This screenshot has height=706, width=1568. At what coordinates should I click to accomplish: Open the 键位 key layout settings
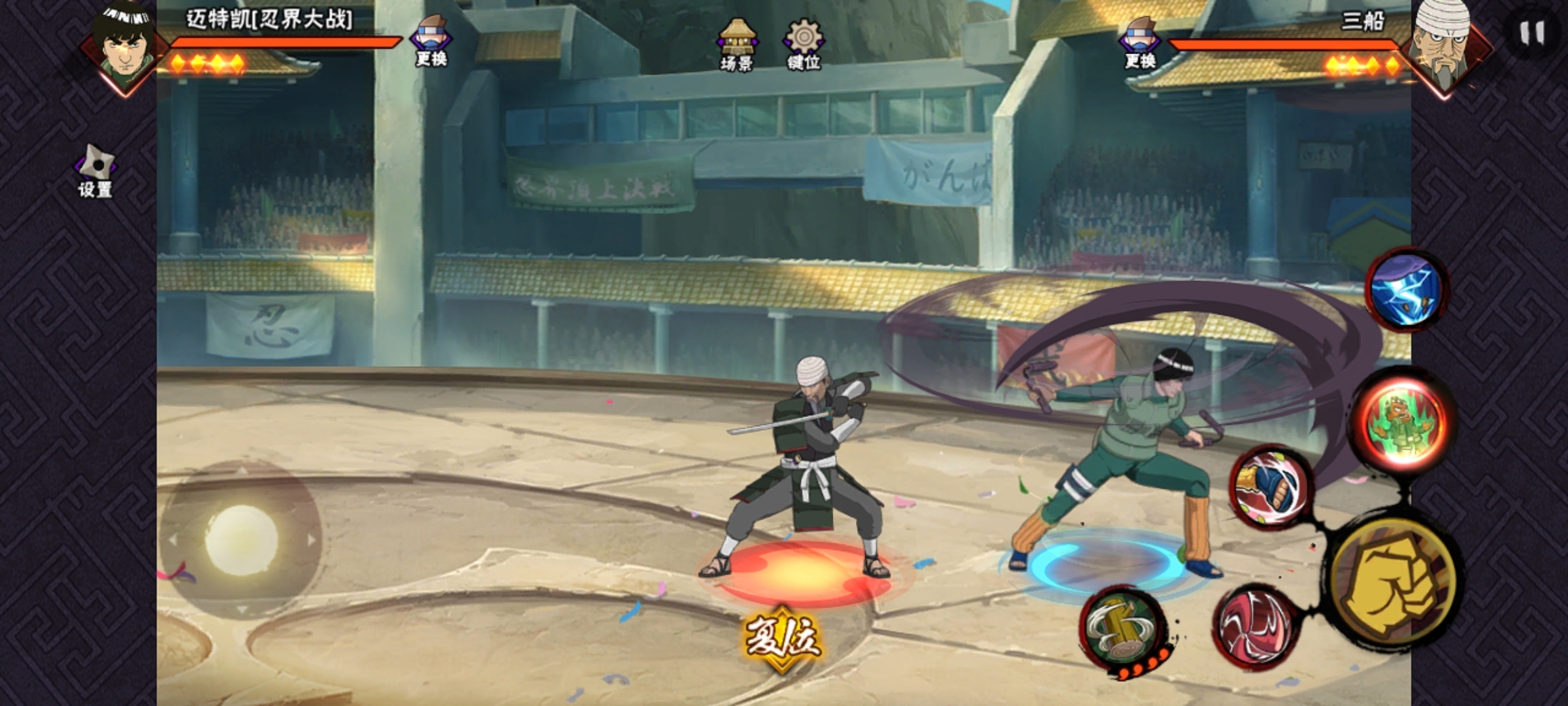804,43
